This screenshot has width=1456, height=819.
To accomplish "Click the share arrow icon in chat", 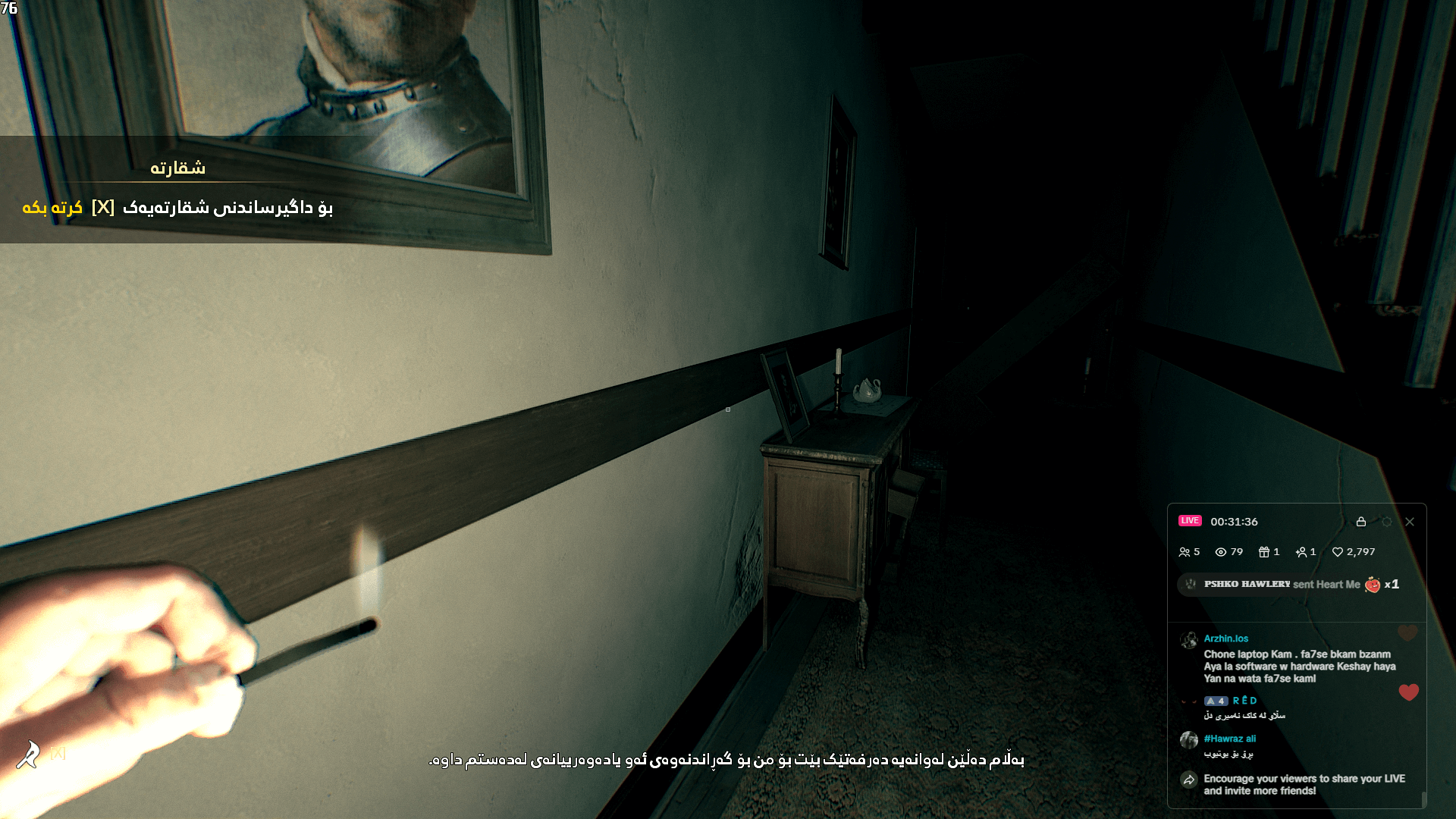I will [x=1189, y=780].
